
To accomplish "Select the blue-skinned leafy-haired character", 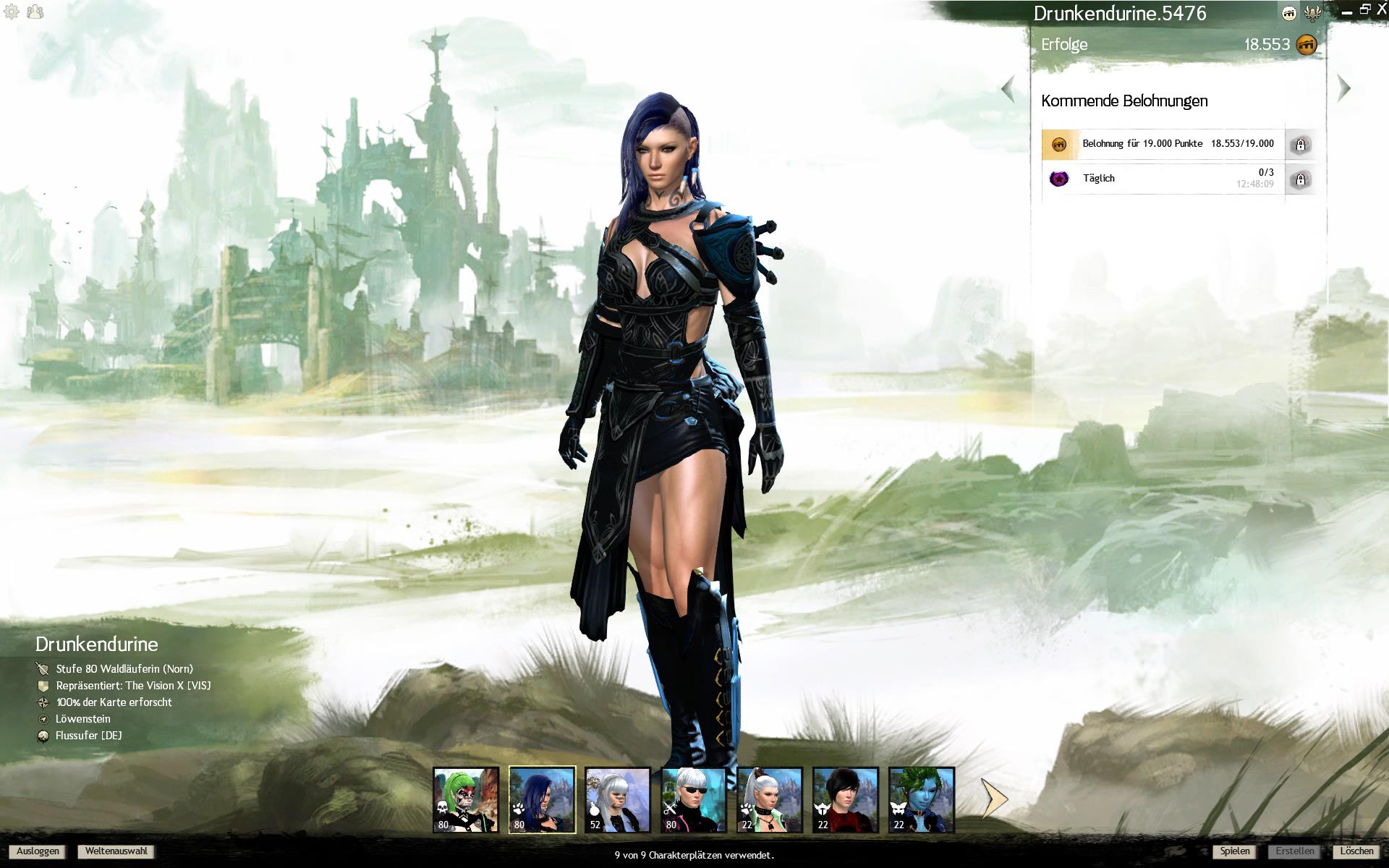I will [922, 800].
